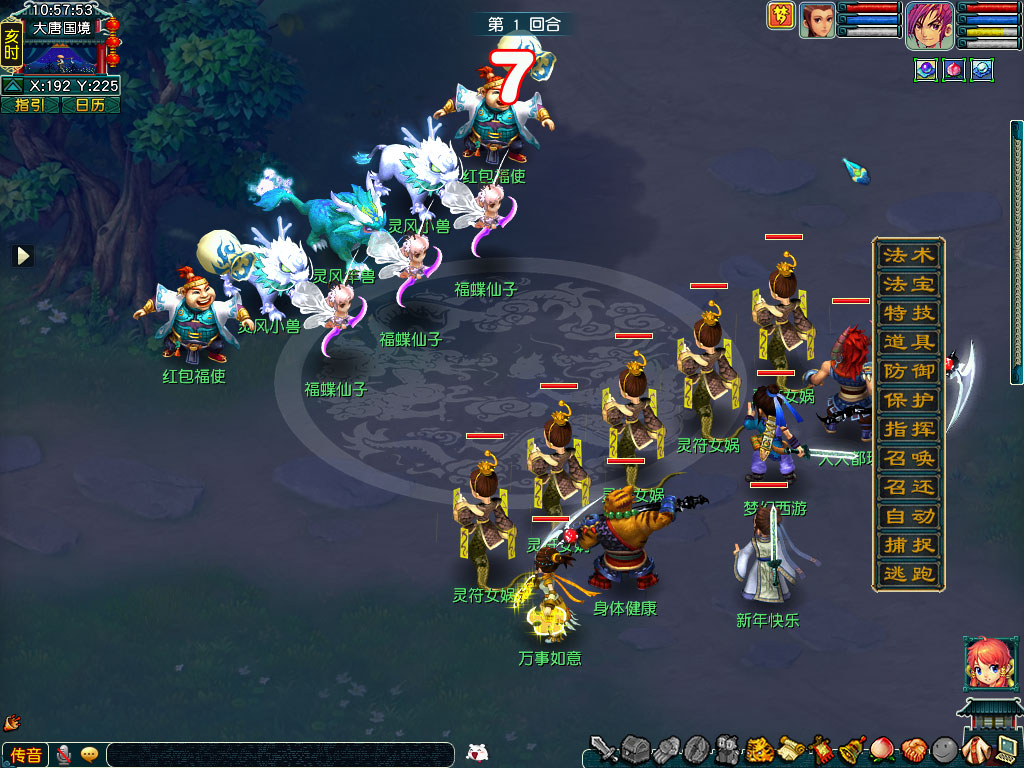Choose the 法术 spell command
The height and width of the screenshot is (768, 1024).
pyautogui.click(x=908, y=255)
